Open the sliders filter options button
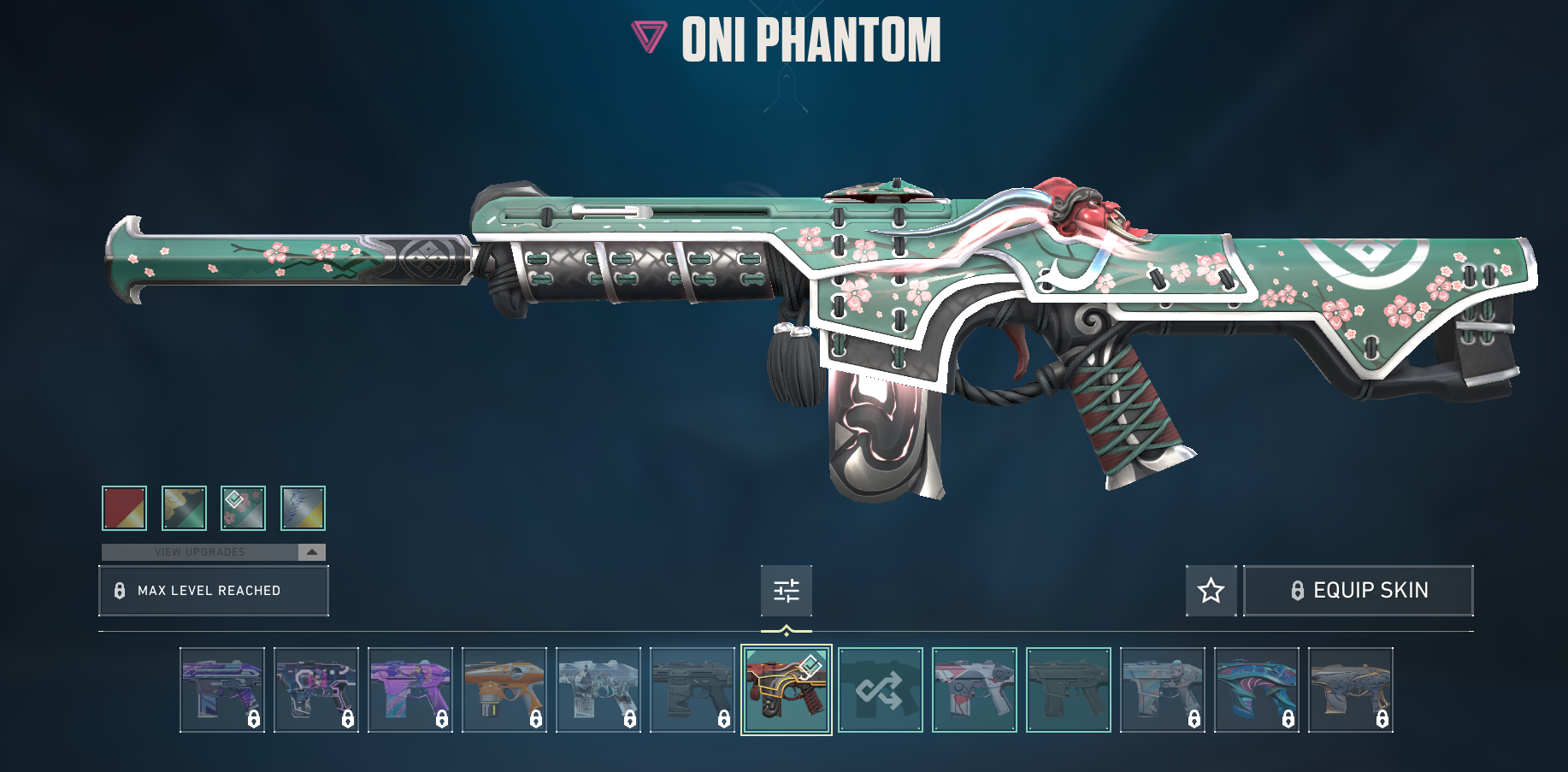The width and height of the screenshot is (1568, 772). pos(787,591)
